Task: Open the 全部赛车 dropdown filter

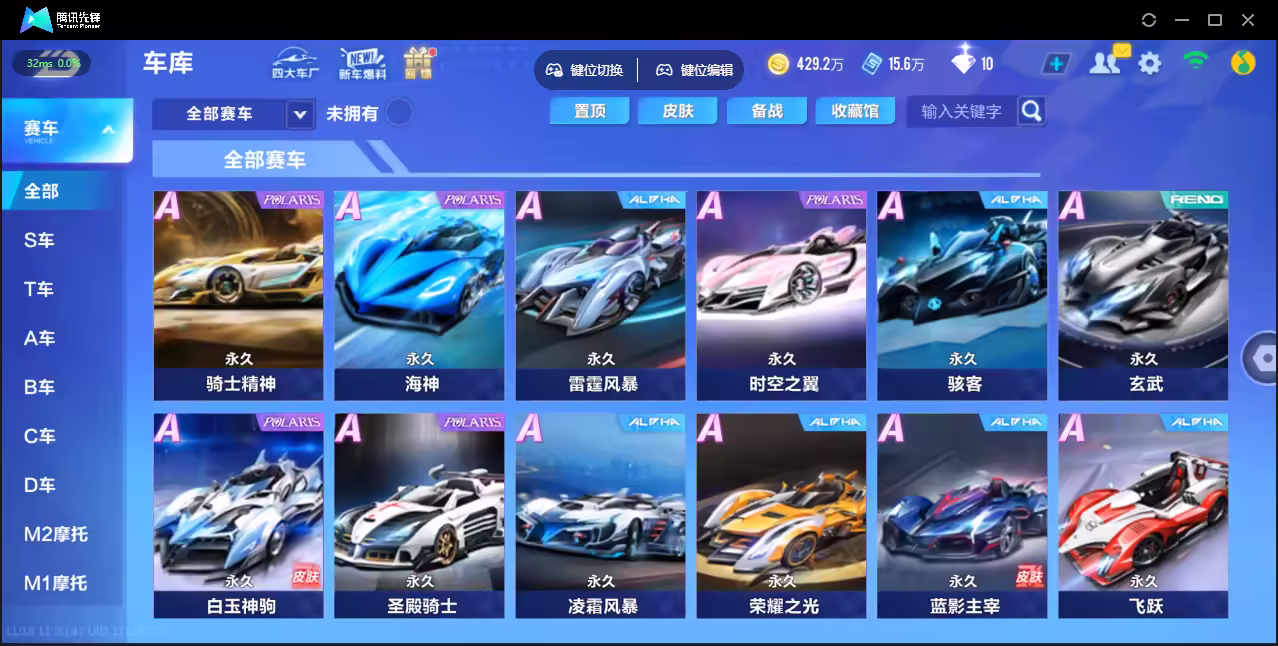Action: click(234, 114)
